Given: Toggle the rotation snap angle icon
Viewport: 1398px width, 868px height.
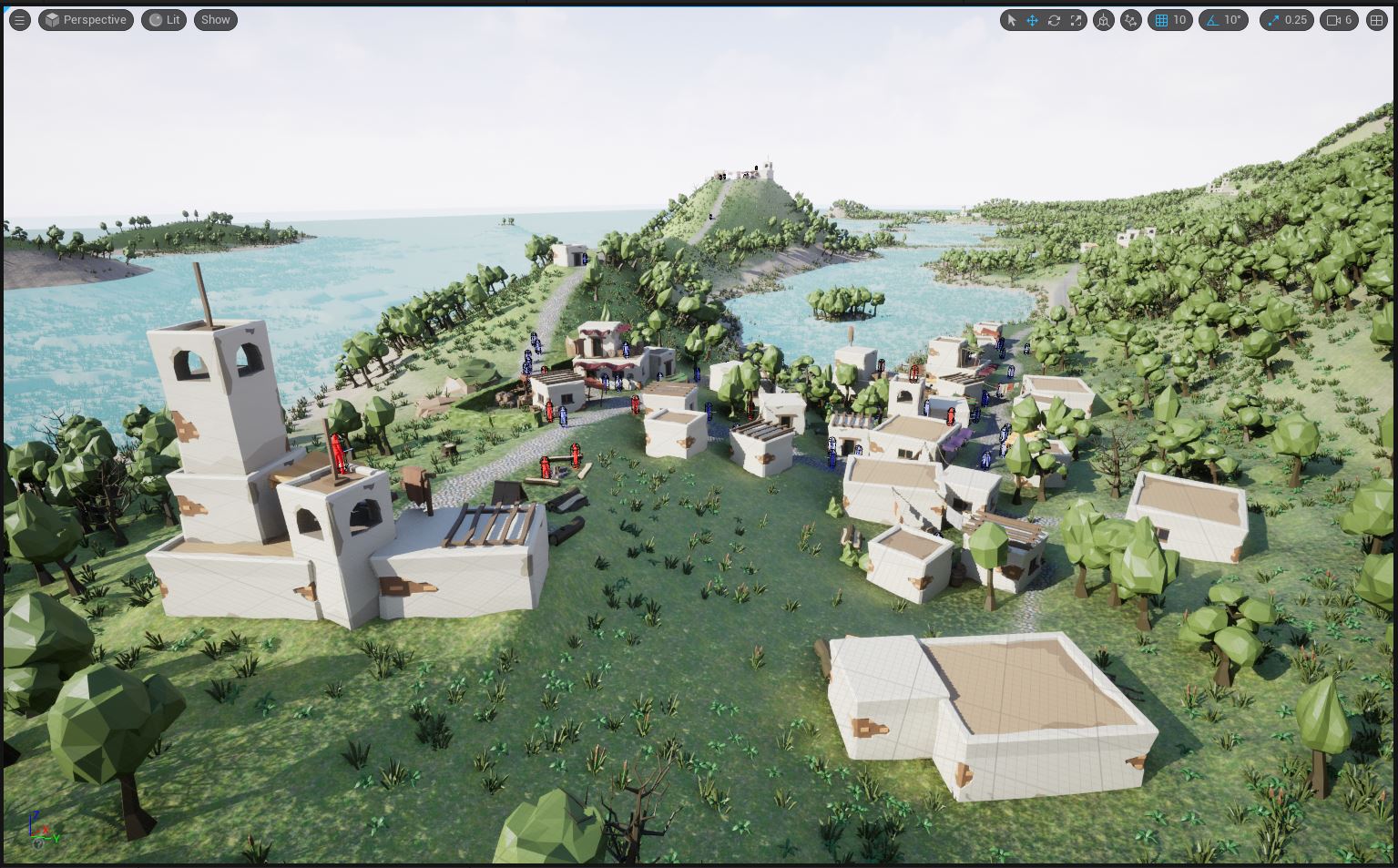Looking at the screenshot, I should [x=1212, y=20].
